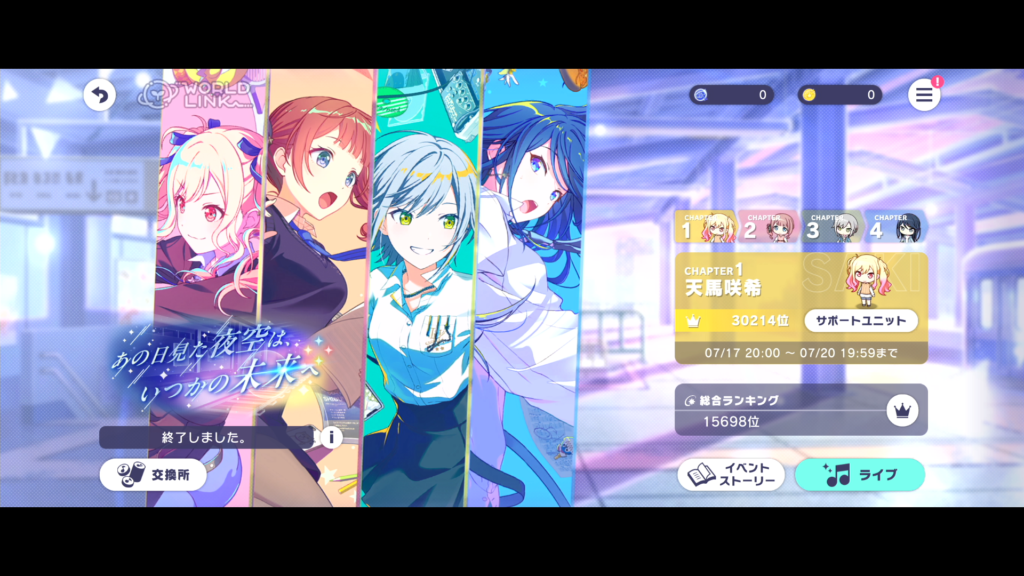Open the サポートユニット support unit button
Screen dimensions: 1024x576
point(861,321)
